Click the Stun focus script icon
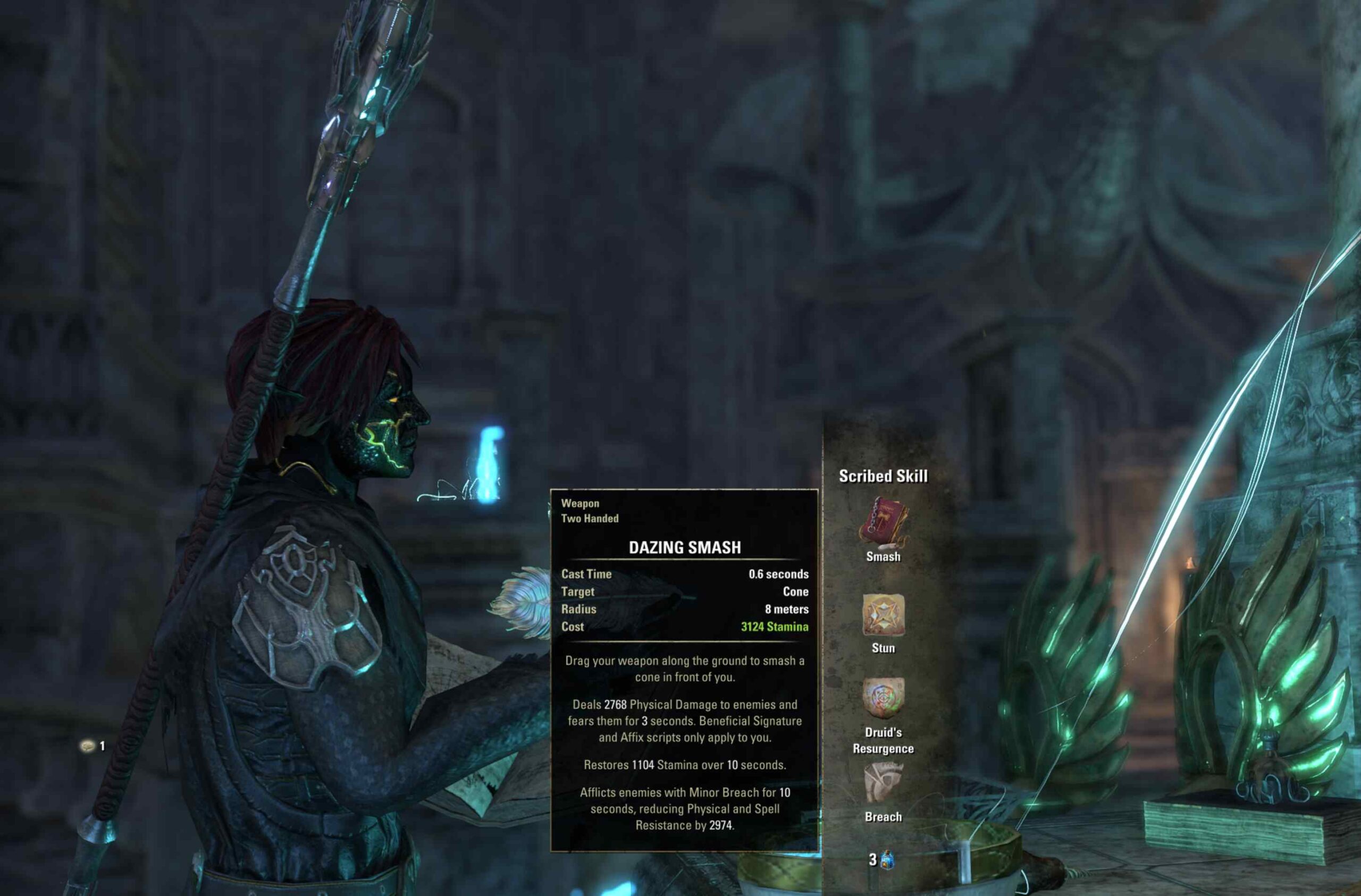The width and height of the screenshot is (1361, 896). point(883,615)
